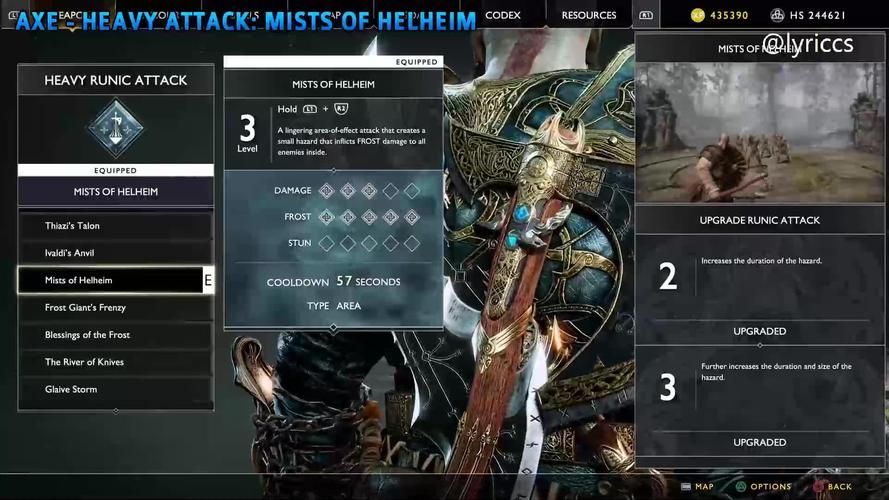The image size is (889, 500).
Task: Select the level 3 runic upgrade
Action: [x=759, y=387]
